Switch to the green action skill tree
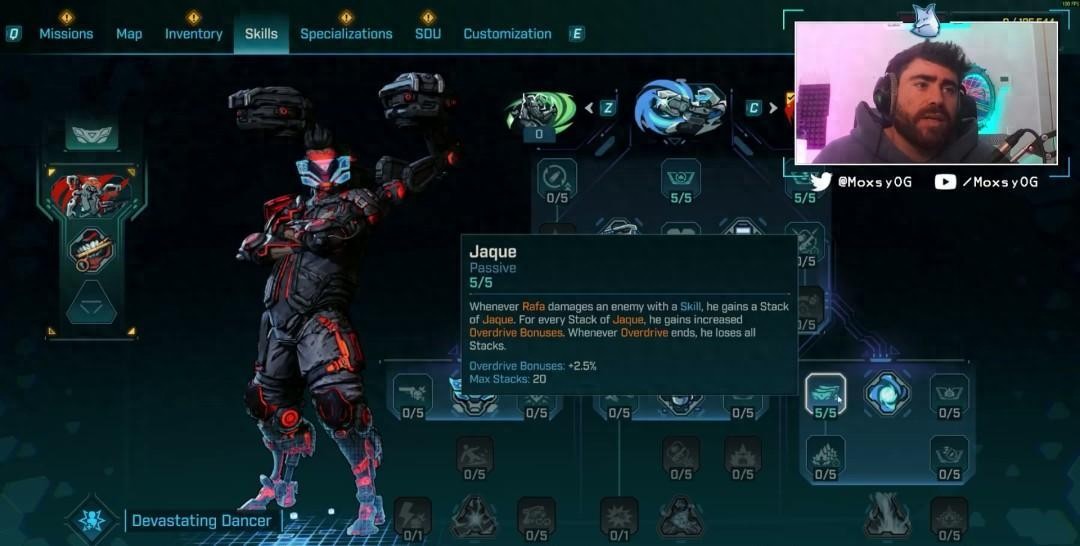Image resolution: width=1080 pixels, height=546 pixels. (x=540, y=110)
